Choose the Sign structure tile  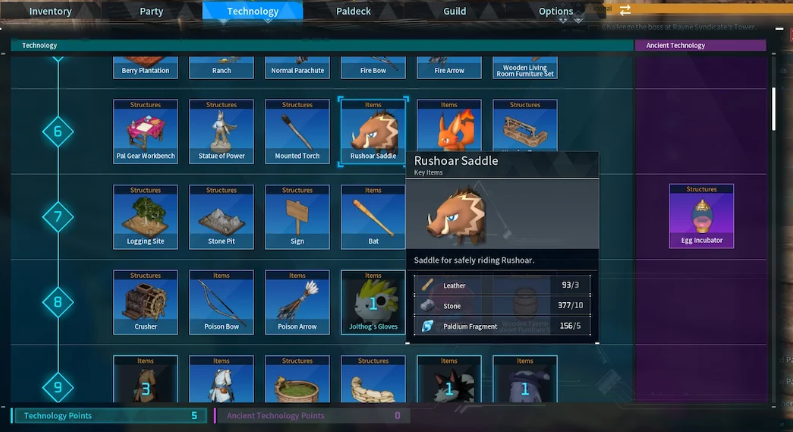[297, 216]
